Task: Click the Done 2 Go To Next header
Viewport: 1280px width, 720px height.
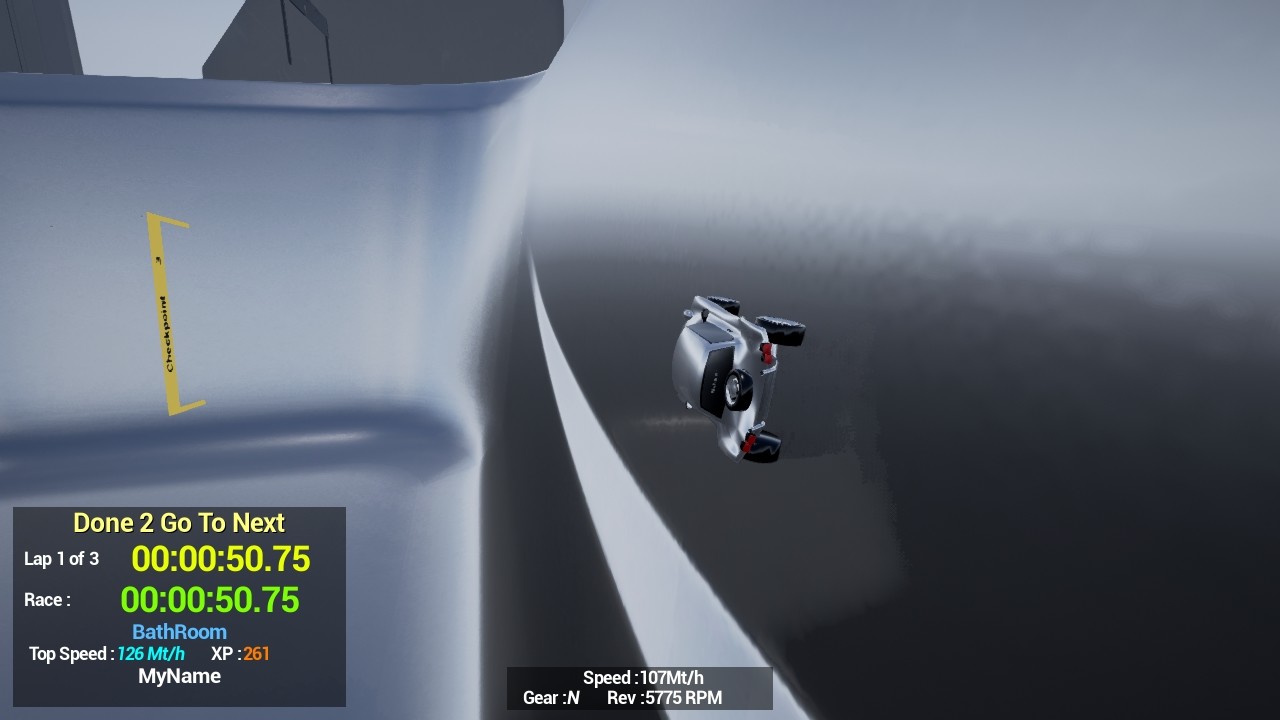Action: (178, 522)
